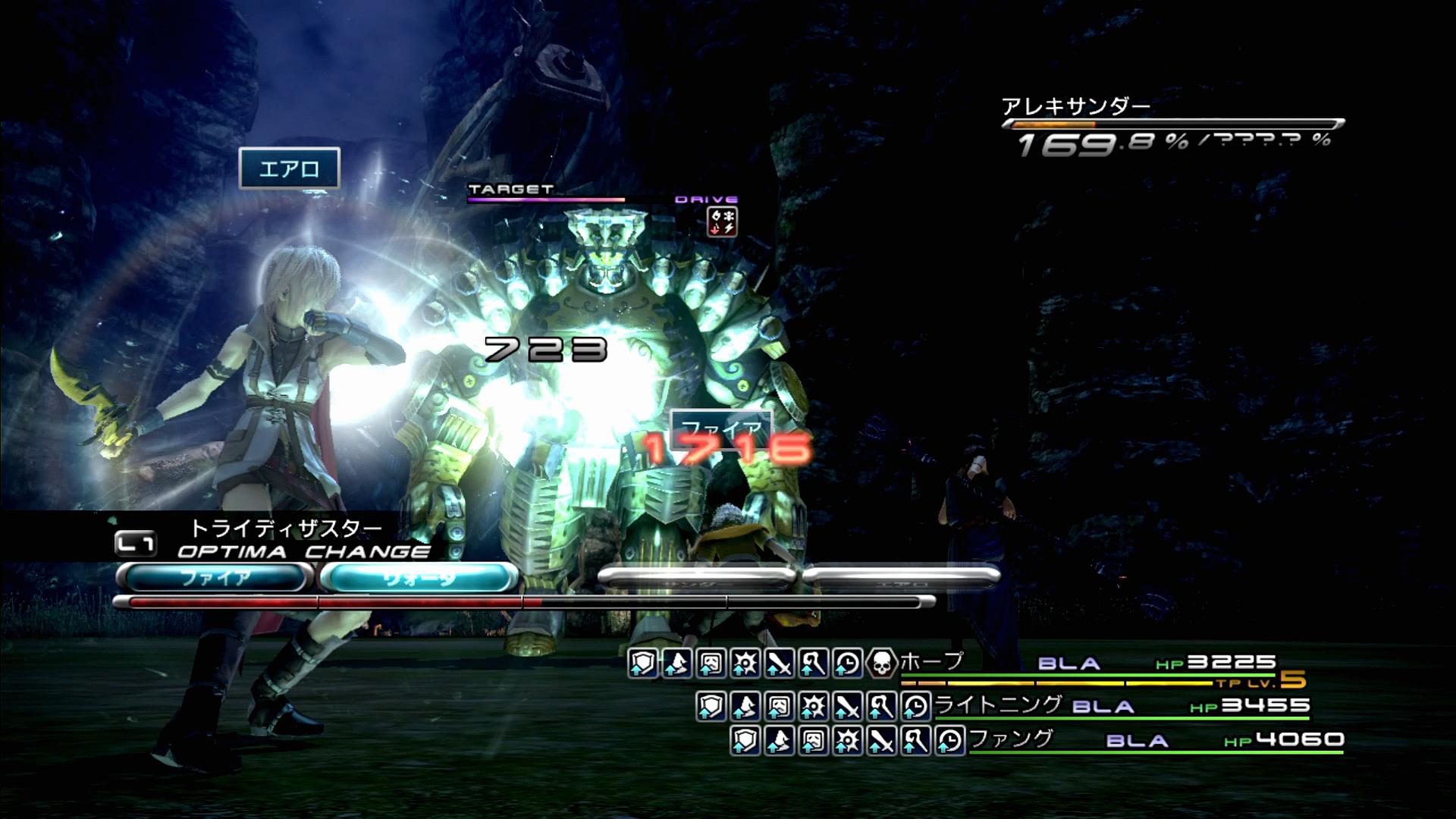Inspect the Shell wizard hat icon on ファング's row

779,741
